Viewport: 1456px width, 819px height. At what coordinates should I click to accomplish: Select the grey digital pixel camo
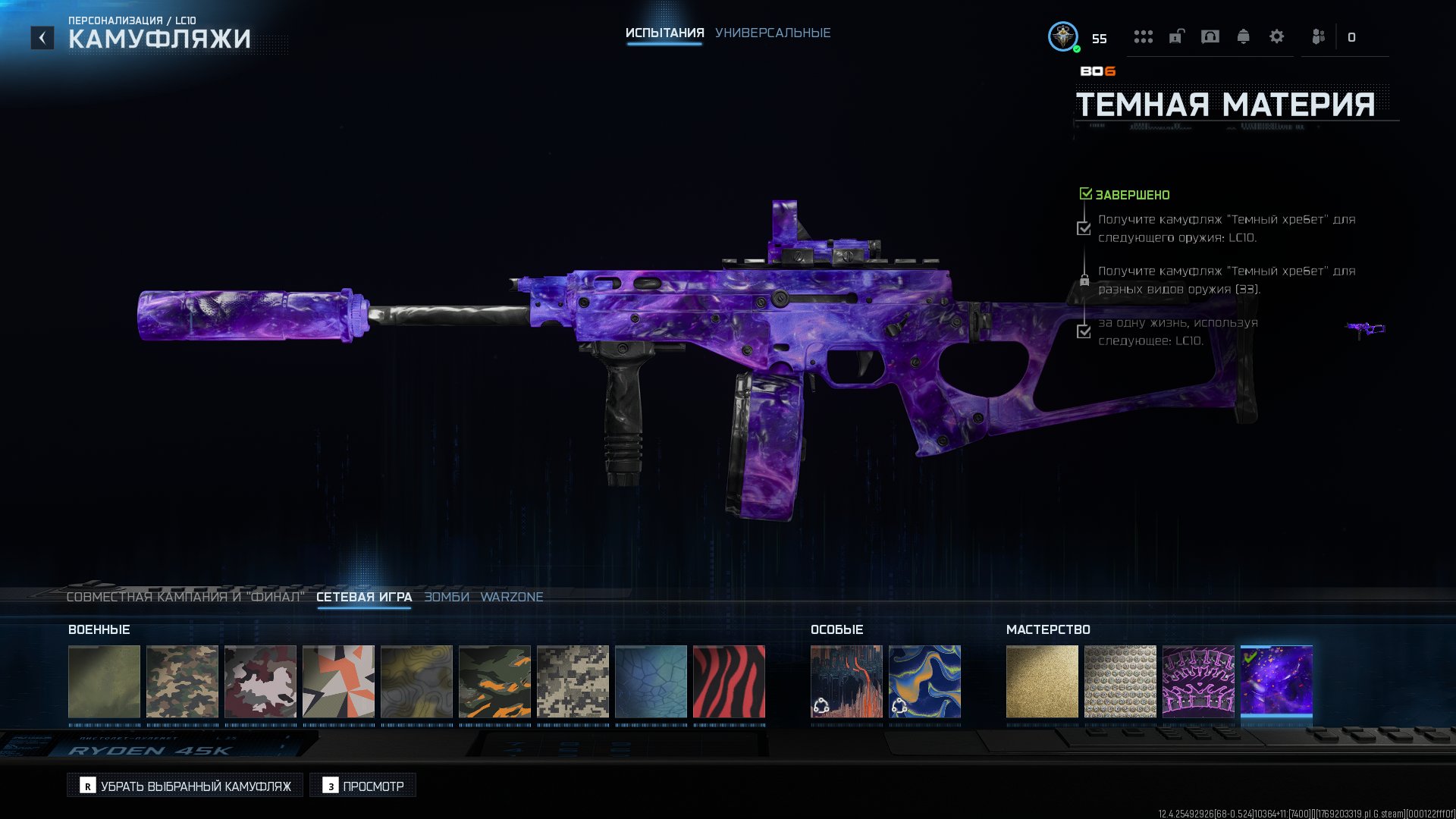[x=573, y=681]
